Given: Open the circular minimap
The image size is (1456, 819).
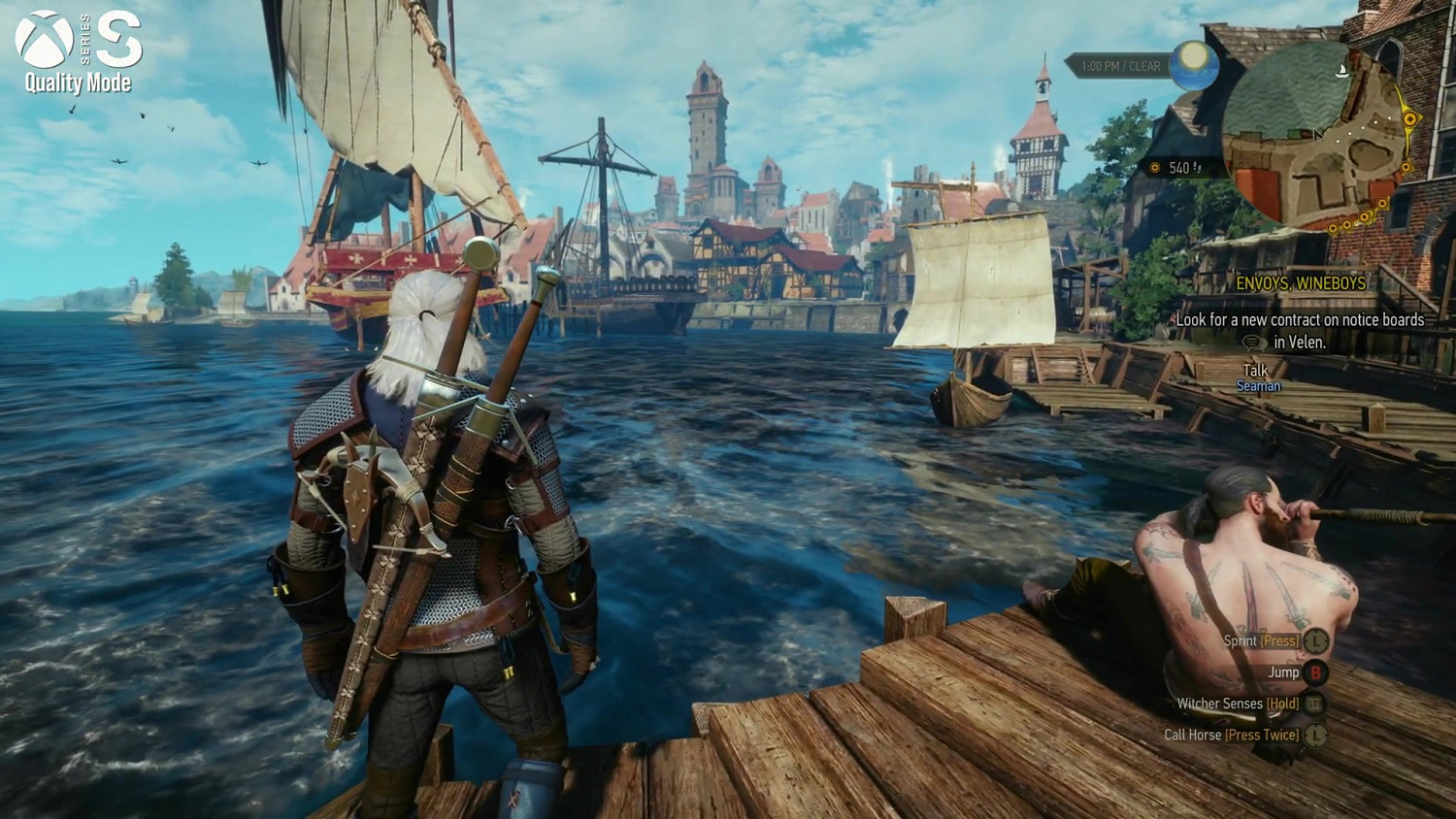Looking at the screenshot, I should pyautogui.click(x=1317, y=136).
